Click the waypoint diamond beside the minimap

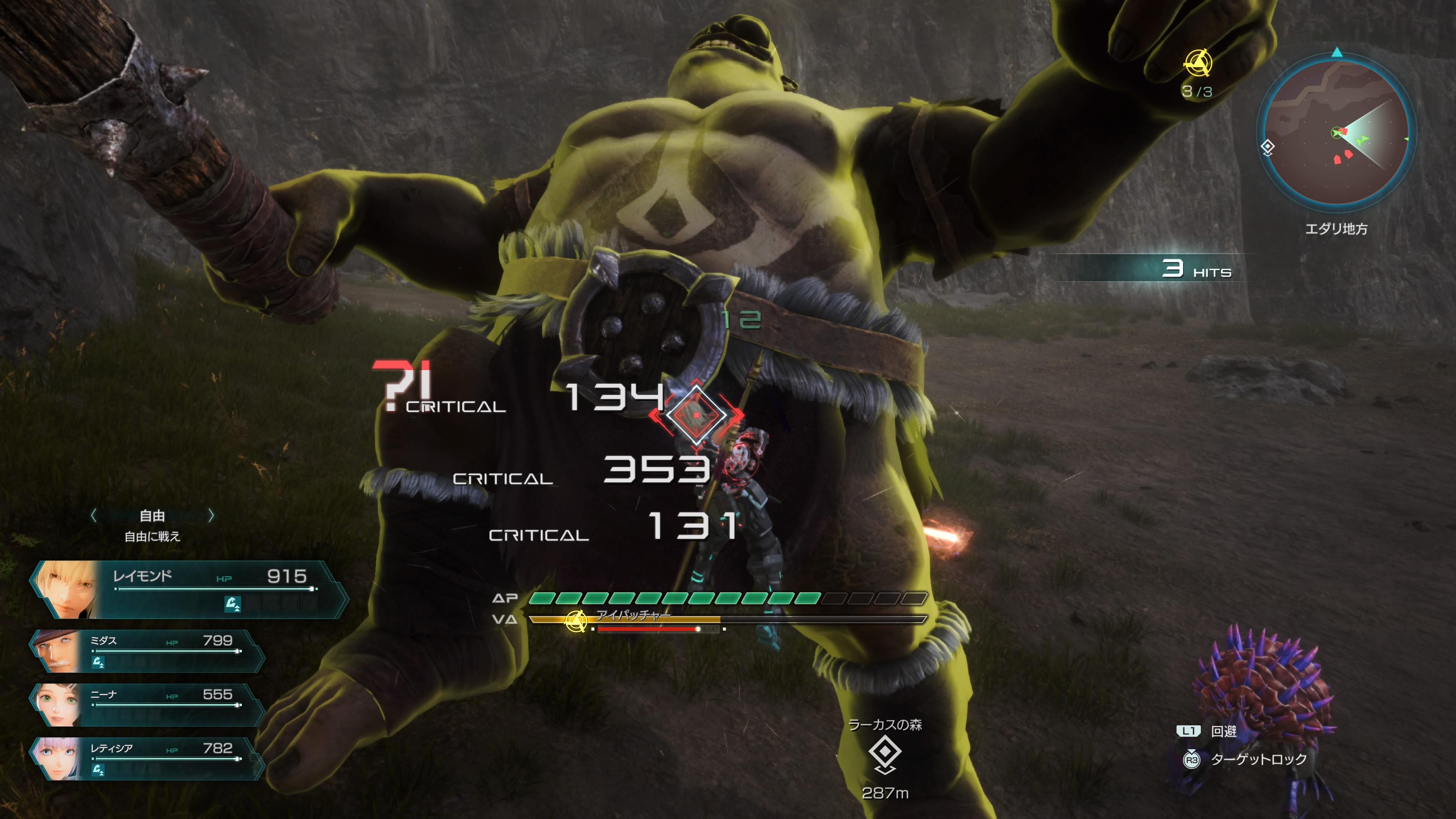[x=1268, y=147]
